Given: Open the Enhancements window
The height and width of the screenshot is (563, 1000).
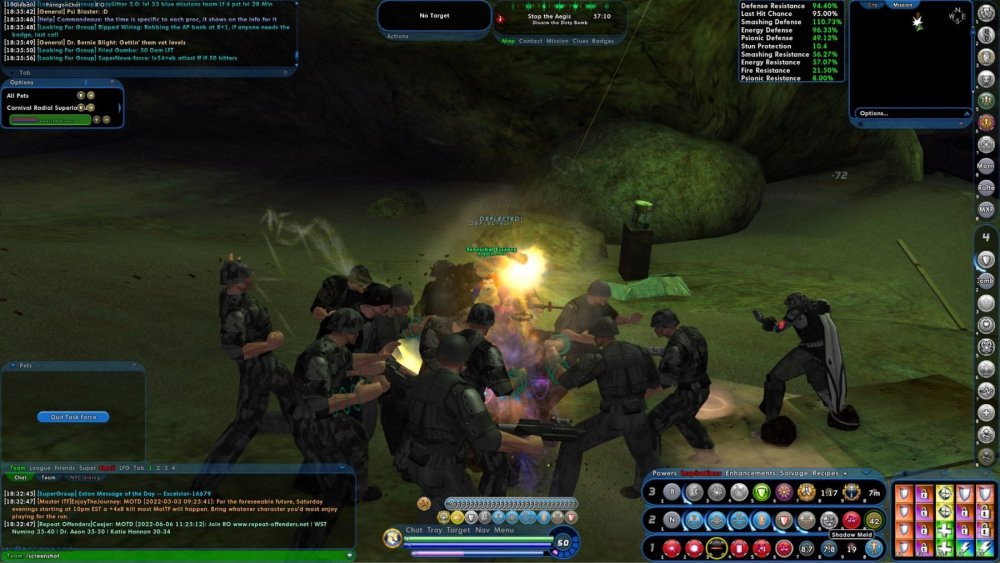Looking at the screenshot, I should pos(747,473).
